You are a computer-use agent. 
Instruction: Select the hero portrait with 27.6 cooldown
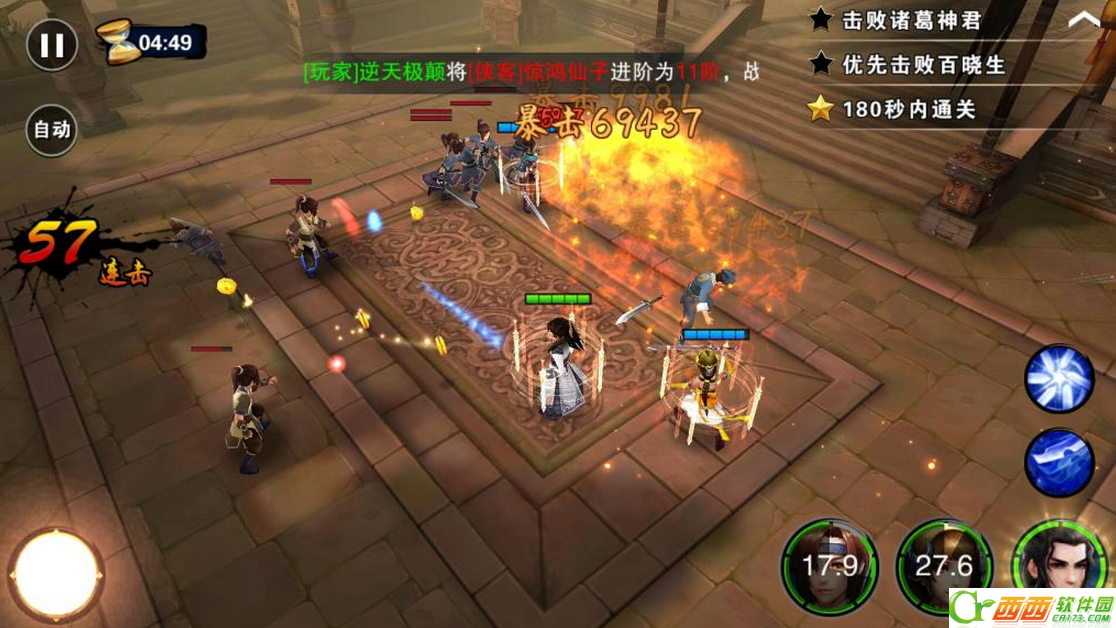coord(943,567)
